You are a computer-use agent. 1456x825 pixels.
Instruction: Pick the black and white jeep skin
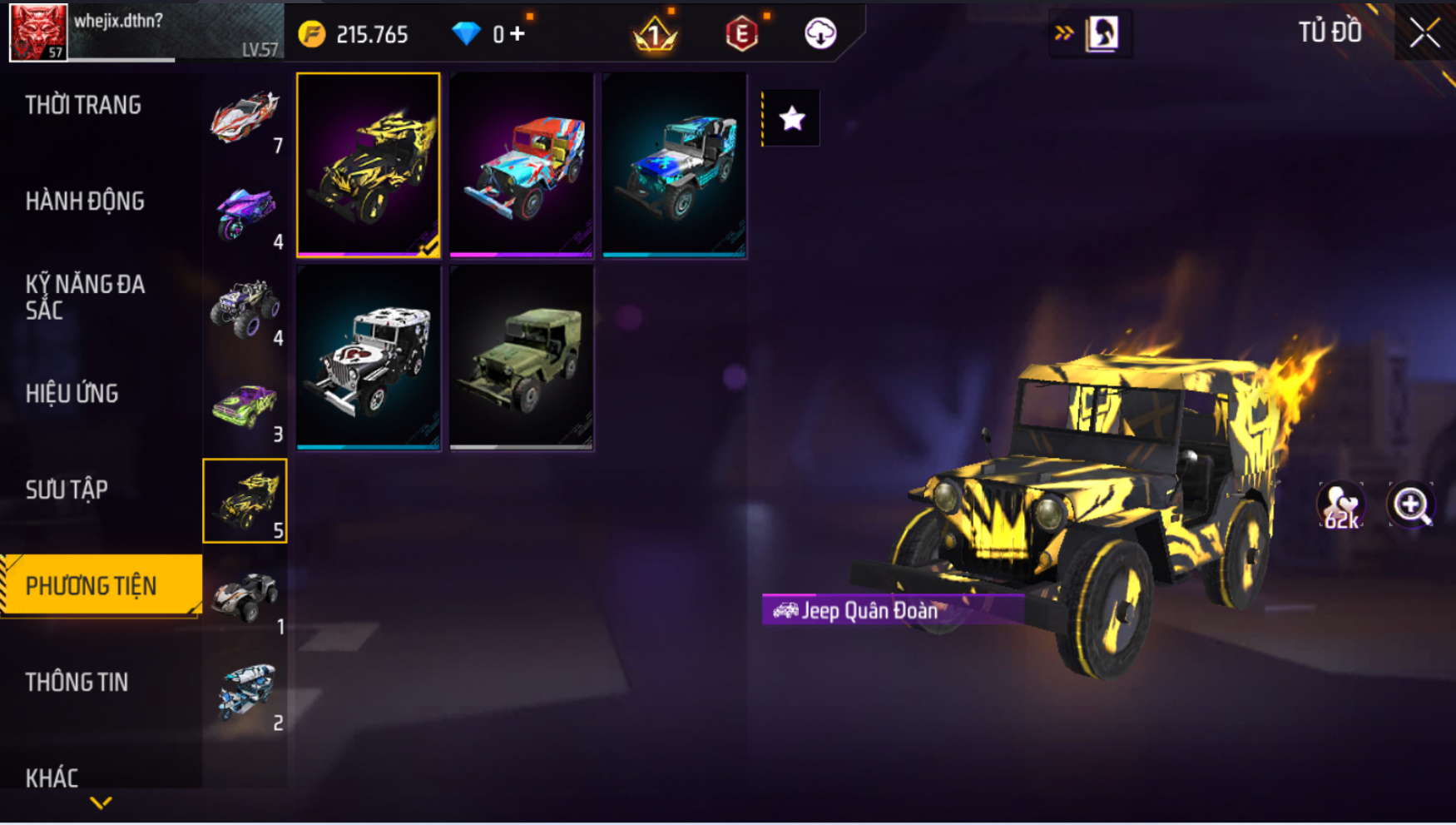[x=369, y=358]
